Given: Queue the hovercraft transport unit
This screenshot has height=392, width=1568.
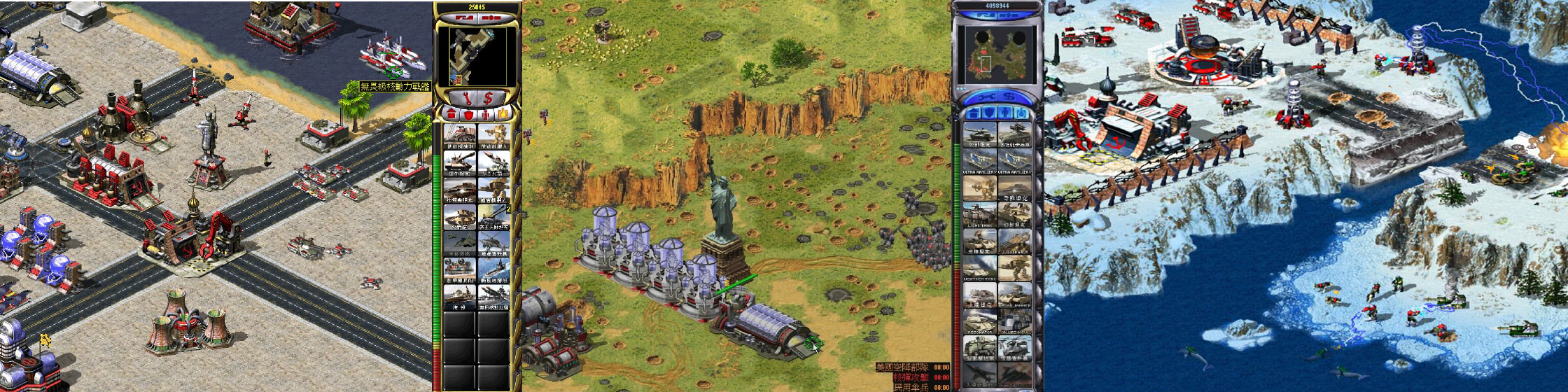Looking at the screenshot, I should (460, 269).
